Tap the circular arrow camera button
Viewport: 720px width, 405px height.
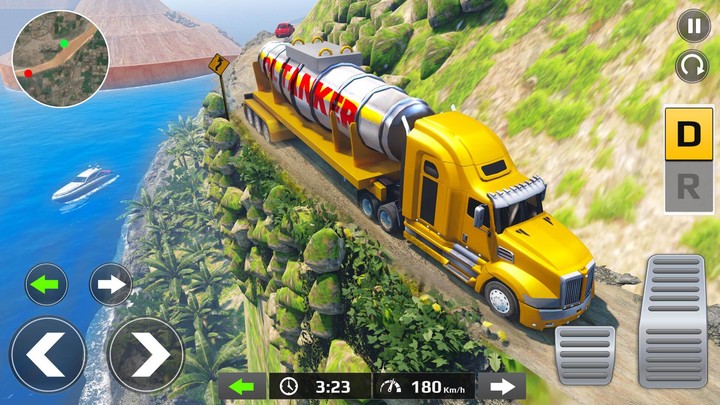click(x=693, y=67)
